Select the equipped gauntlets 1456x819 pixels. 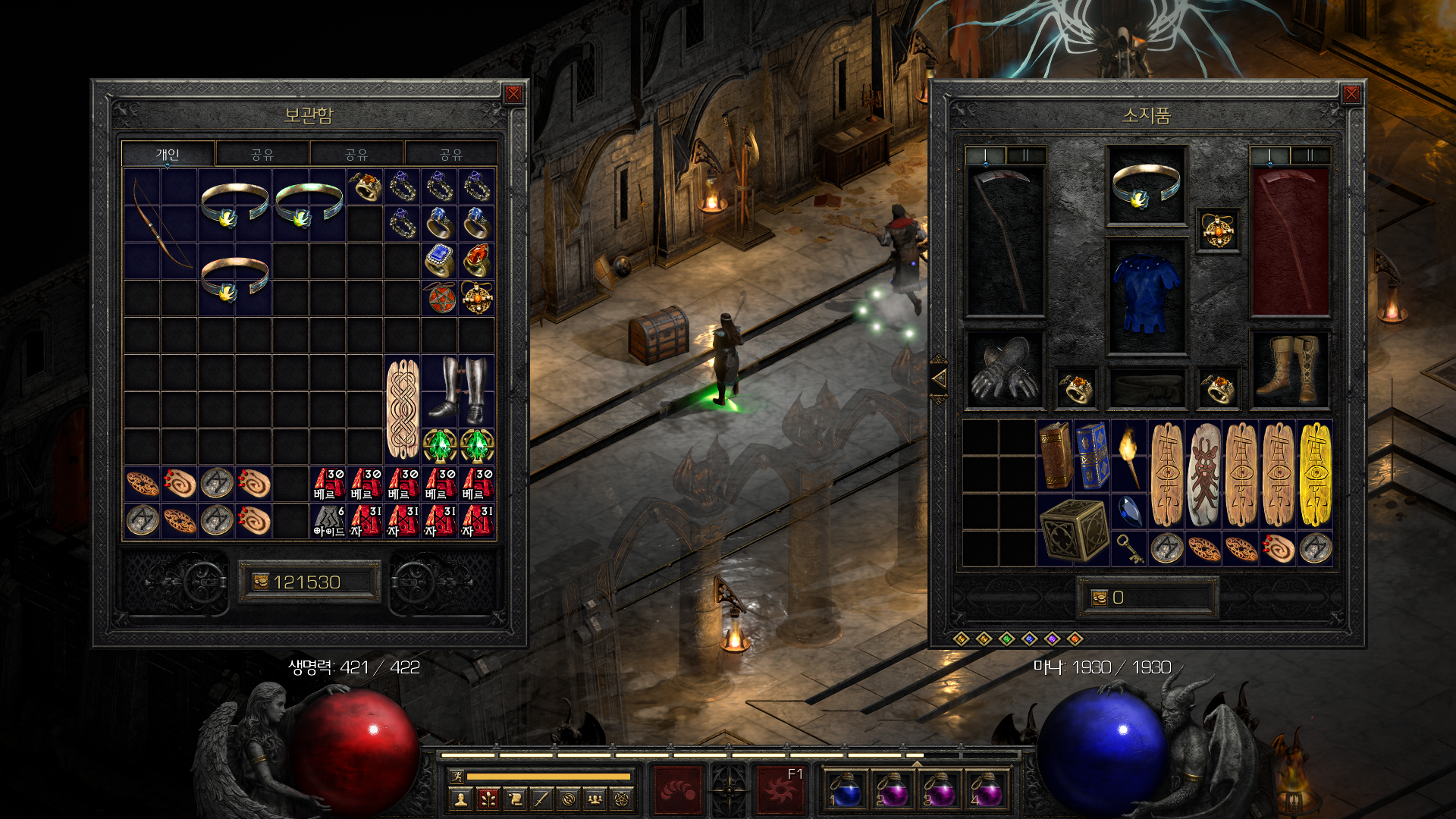[1004, 370]
